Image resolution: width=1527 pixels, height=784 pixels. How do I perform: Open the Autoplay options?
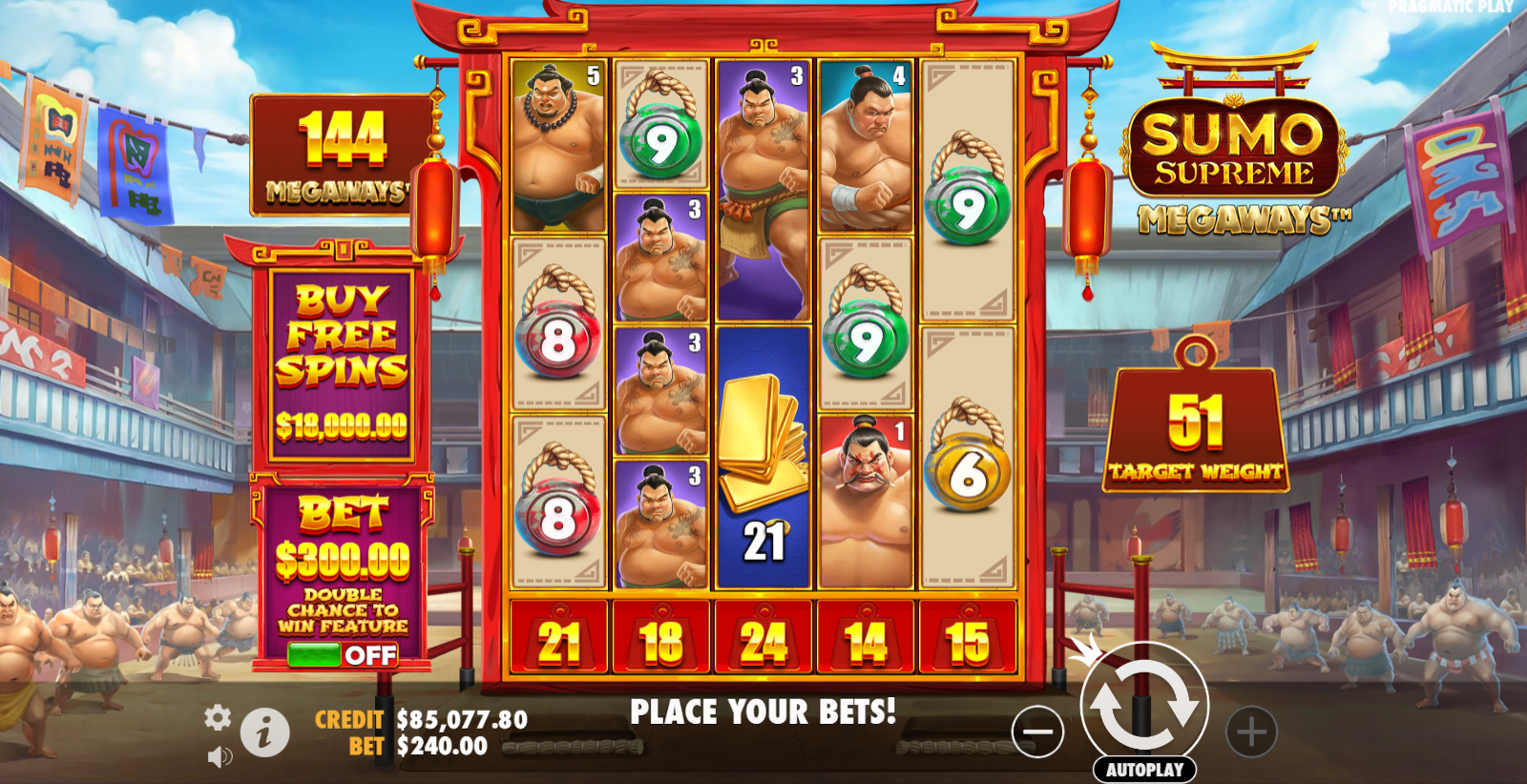1144,770
